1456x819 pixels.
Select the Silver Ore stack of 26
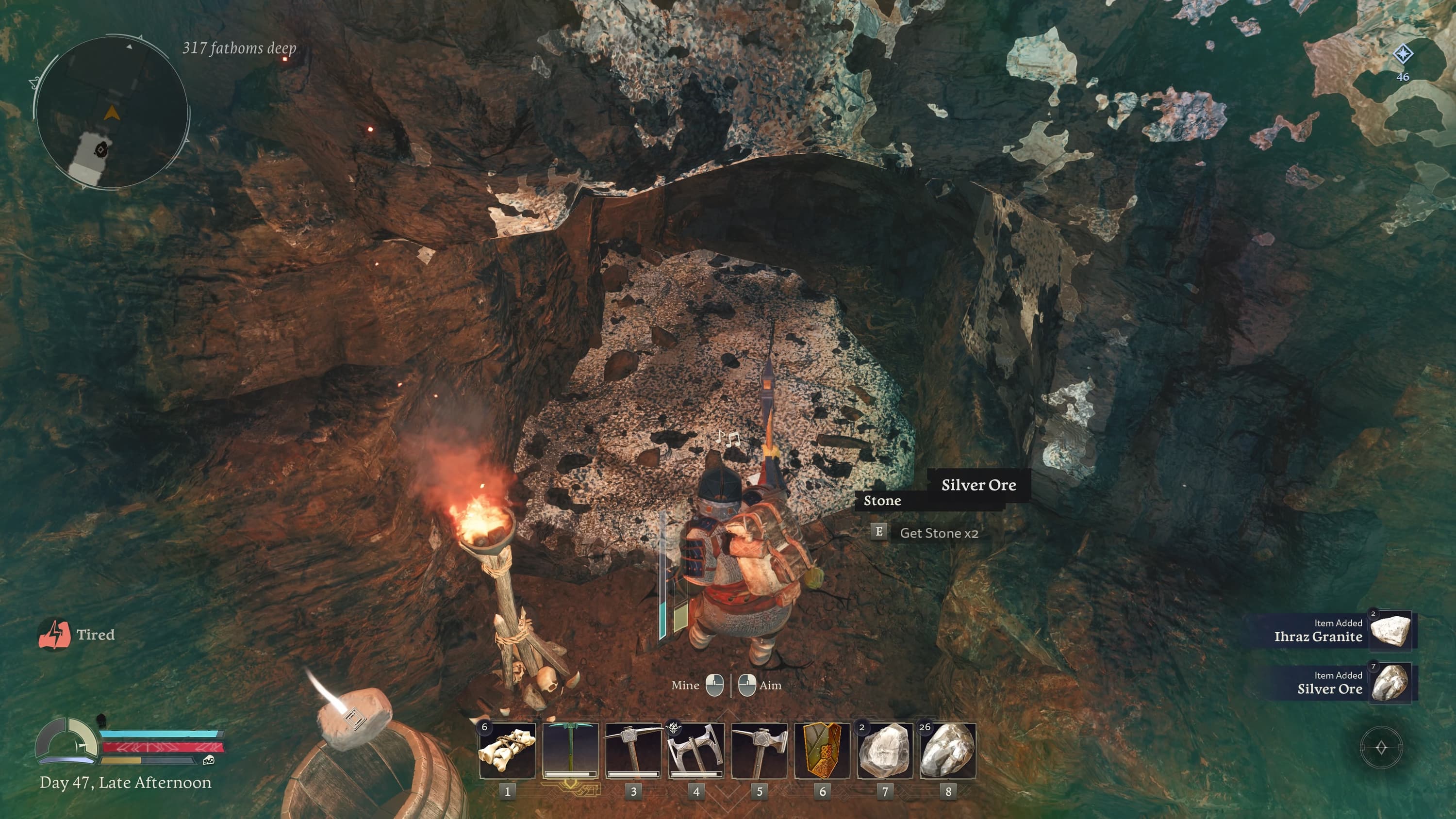point(948,750)
